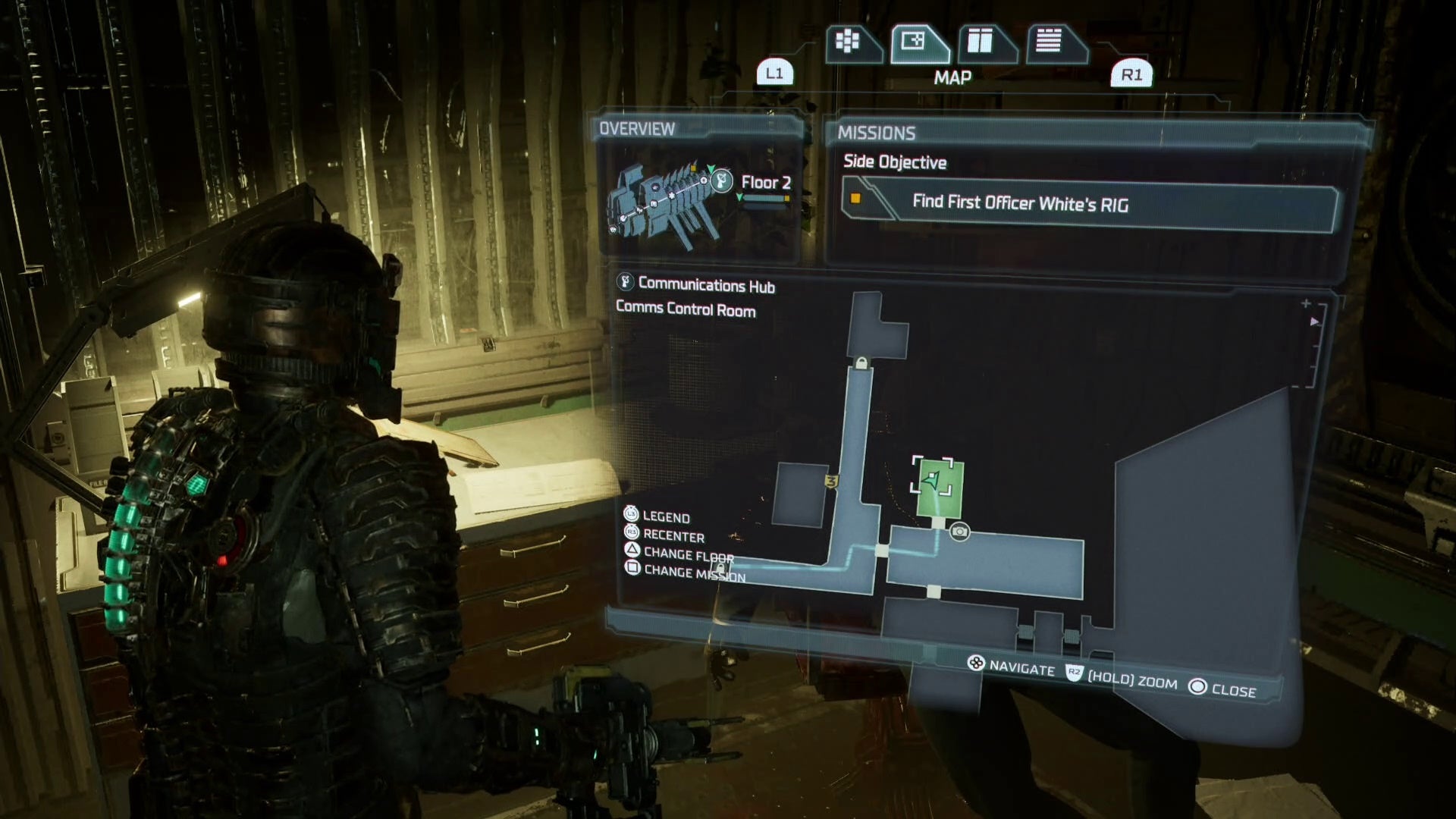Click the green player position marker on map

click(x=932, y=480)
